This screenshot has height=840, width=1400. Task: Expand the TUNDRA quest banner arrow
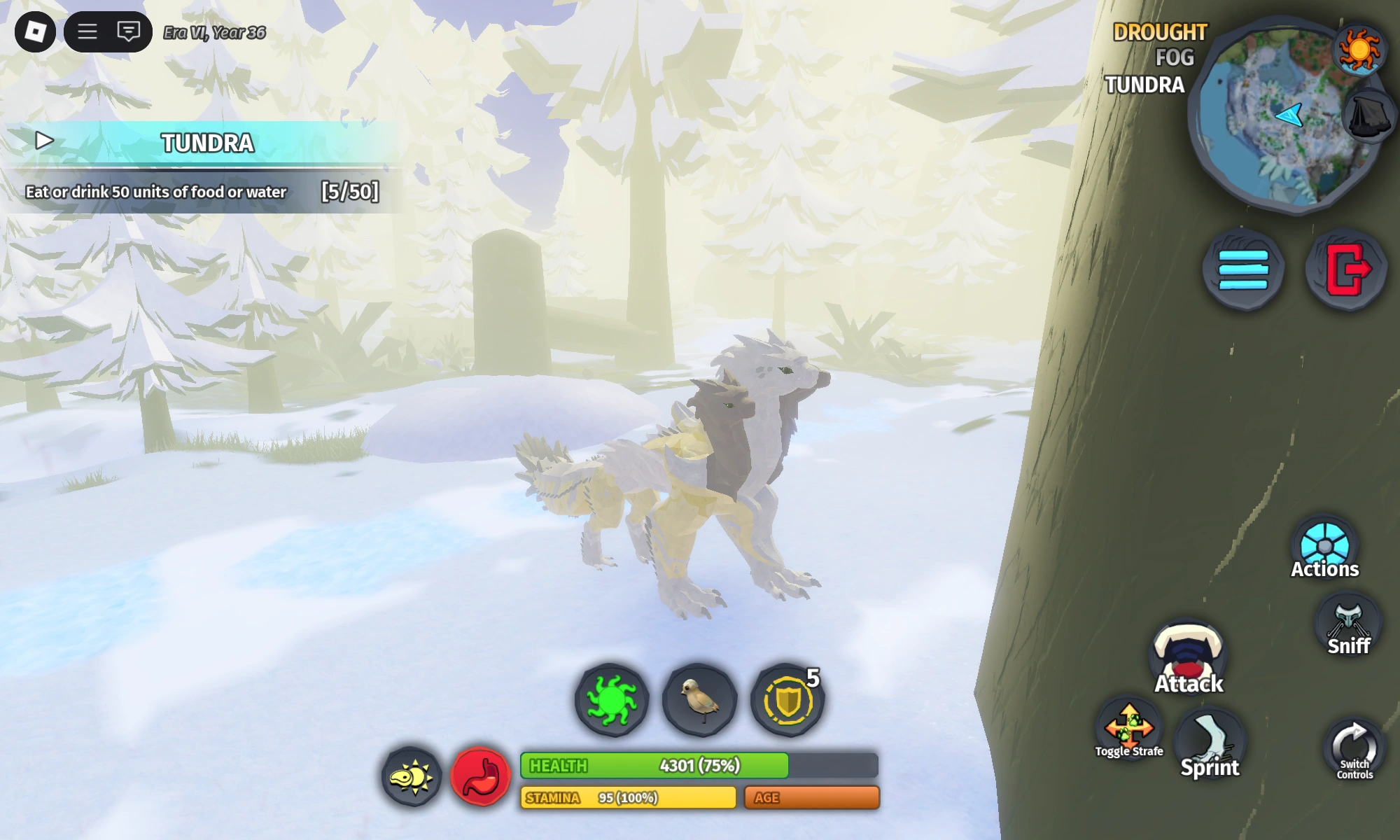(45, 139)
